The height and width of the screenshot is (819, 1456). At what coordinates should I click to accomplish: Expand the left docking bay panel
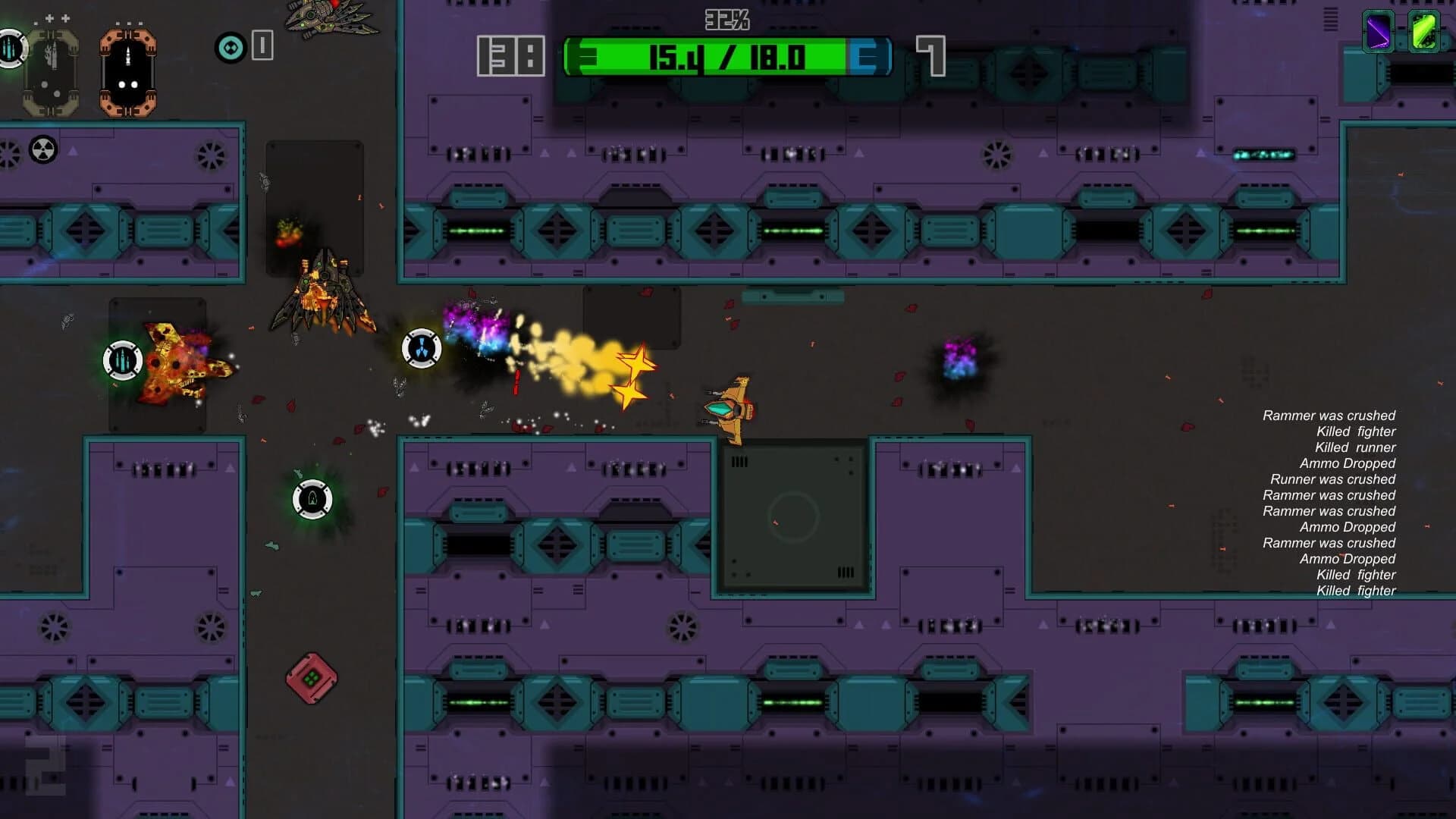point(51,71)
